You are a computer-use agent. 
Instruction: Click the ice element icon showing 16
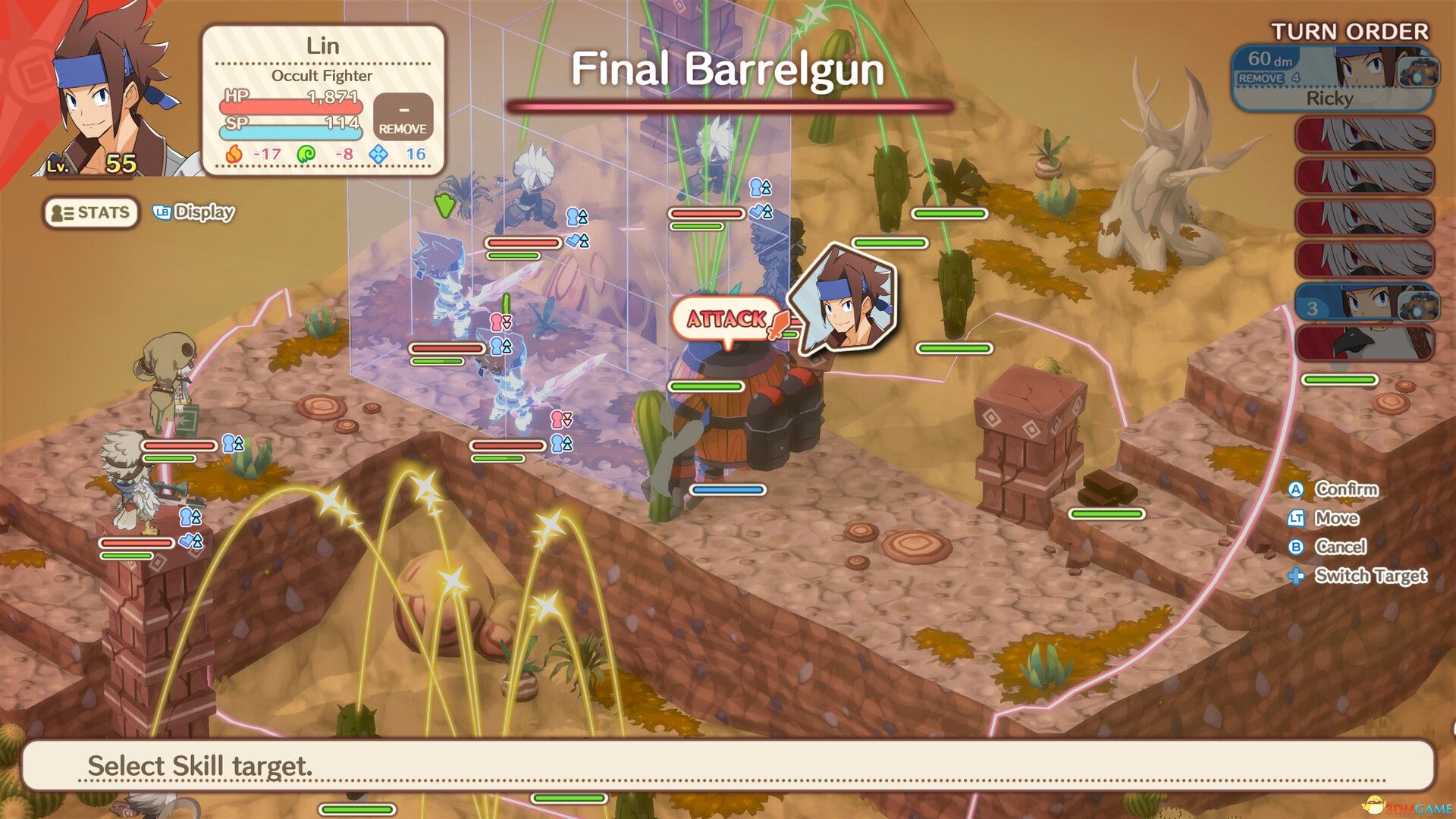(x=379, y=152)
